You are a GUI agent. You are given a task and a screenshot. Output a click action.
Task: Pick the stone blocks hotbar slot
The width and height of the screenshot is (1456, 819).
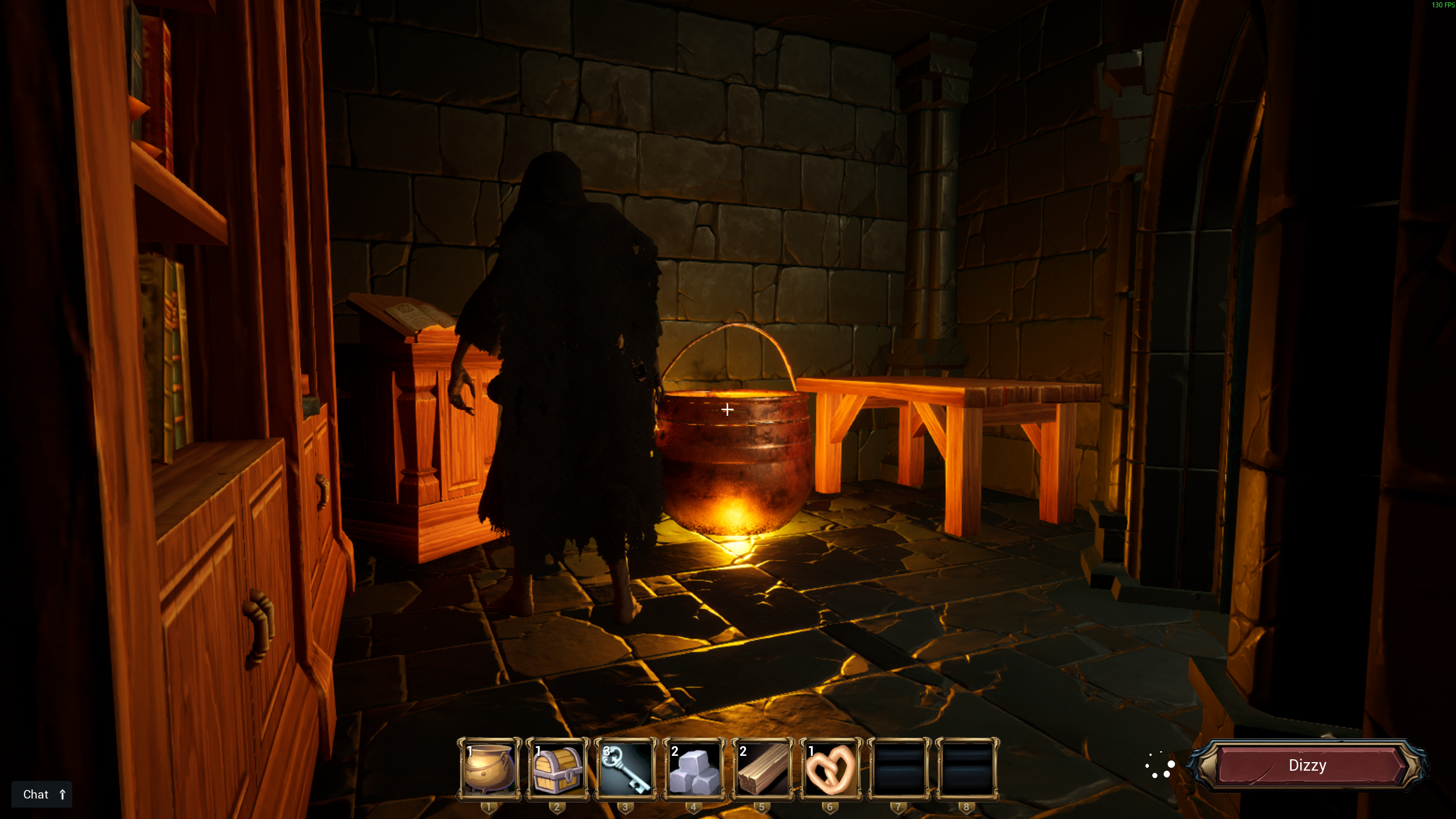click(x=694, y=769)
